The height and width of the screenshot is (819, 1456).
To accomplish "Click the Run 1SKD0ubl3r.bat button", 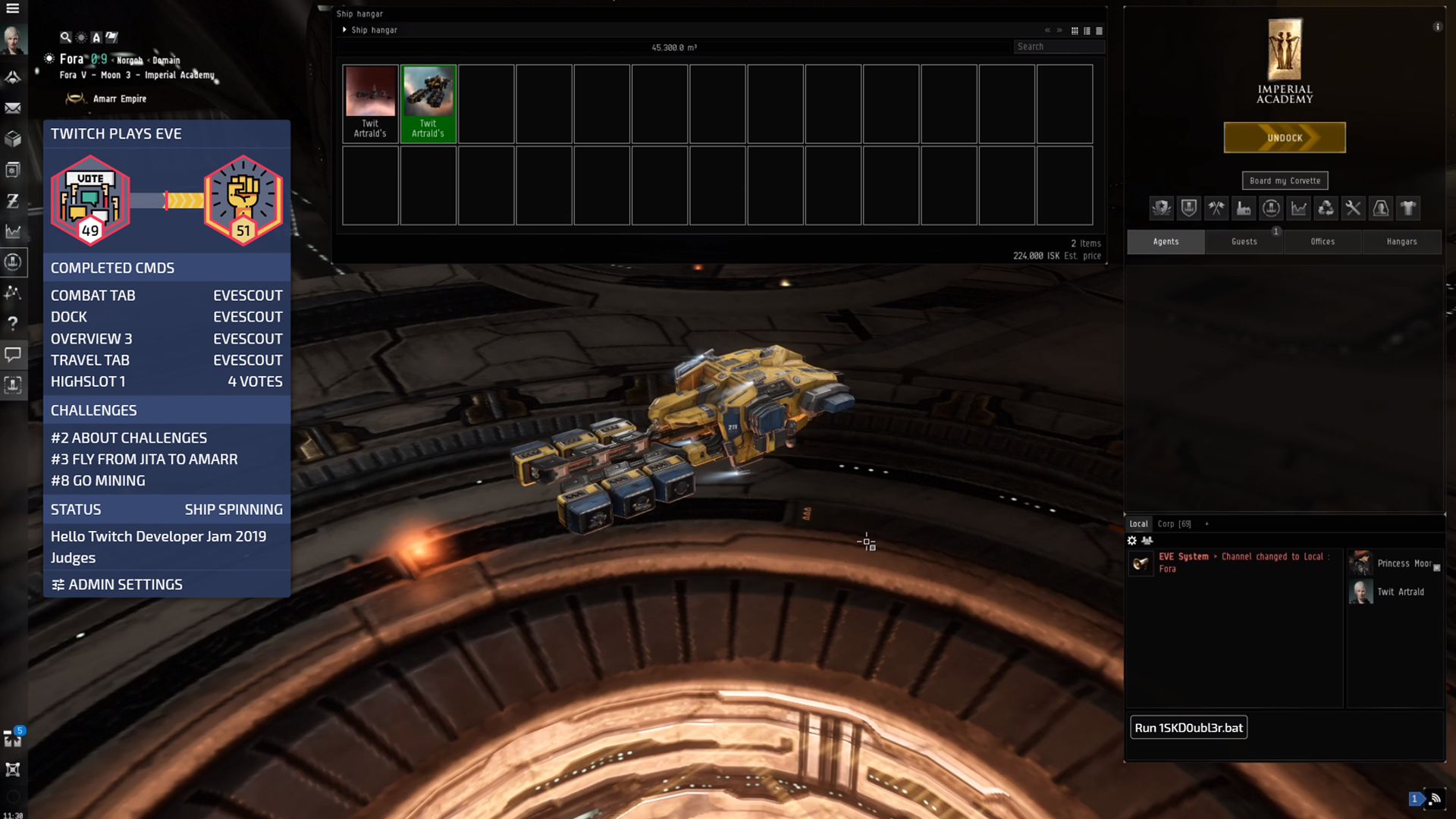I will coord(1188,728).
